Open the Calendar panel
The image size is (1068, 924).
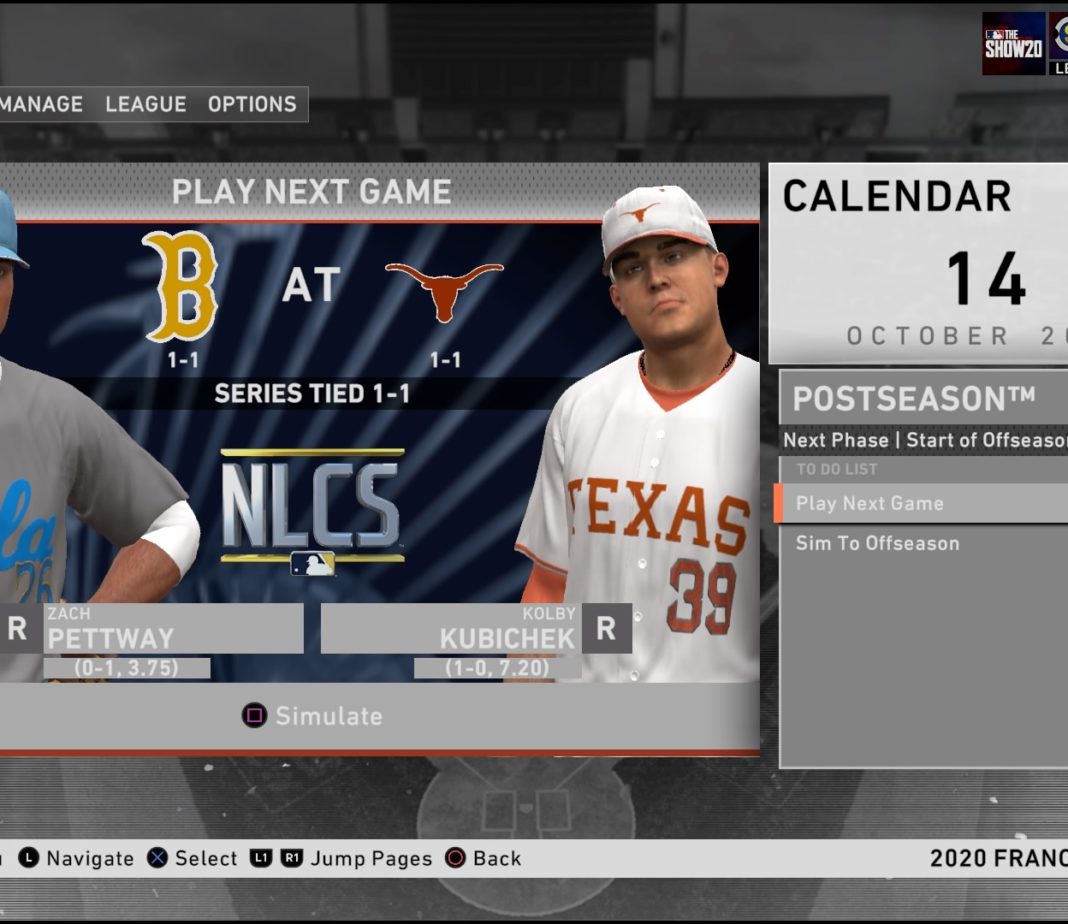coord(917,262)
